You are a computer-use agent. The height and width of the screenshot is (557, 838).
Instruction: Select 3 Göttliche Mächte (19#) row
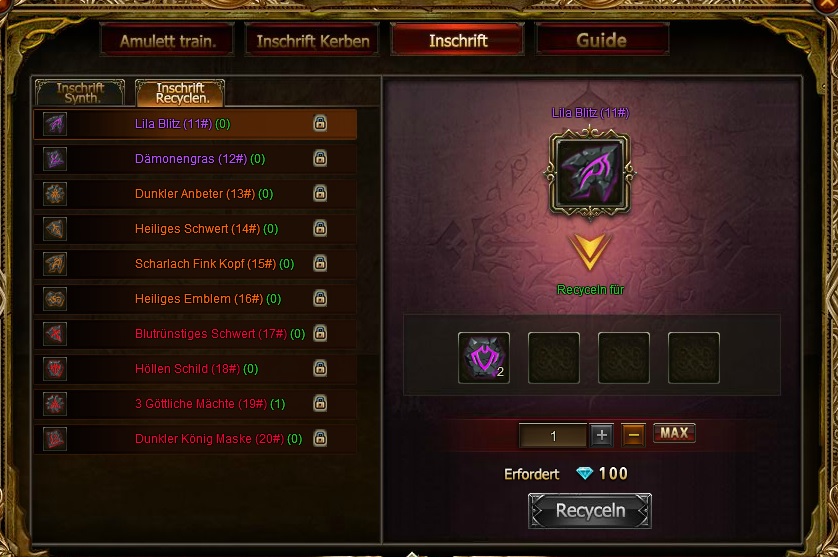pyautogui.click(x=197, y=404)
